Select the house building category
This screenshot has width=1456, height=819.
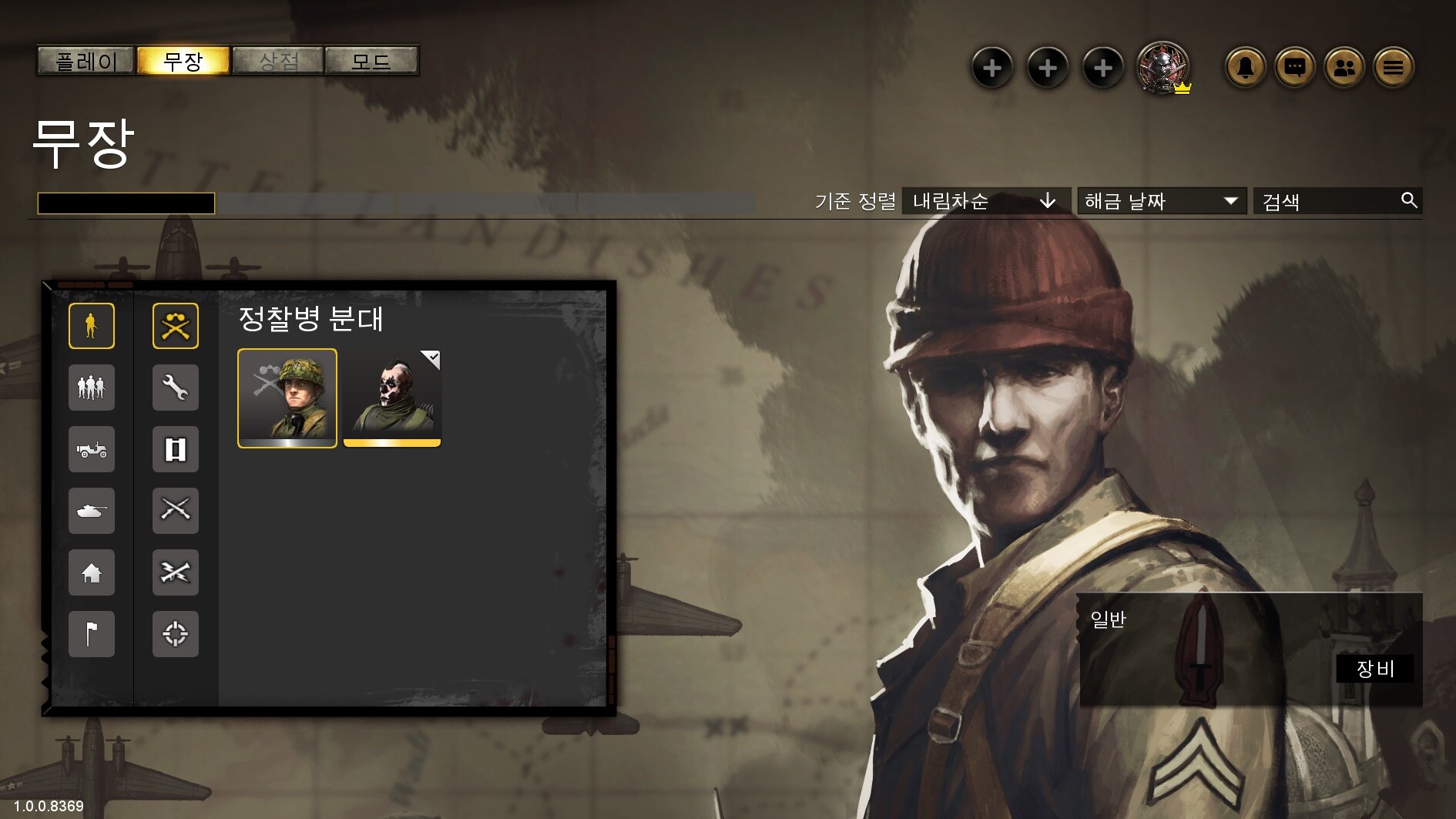[x=92, y=572]
